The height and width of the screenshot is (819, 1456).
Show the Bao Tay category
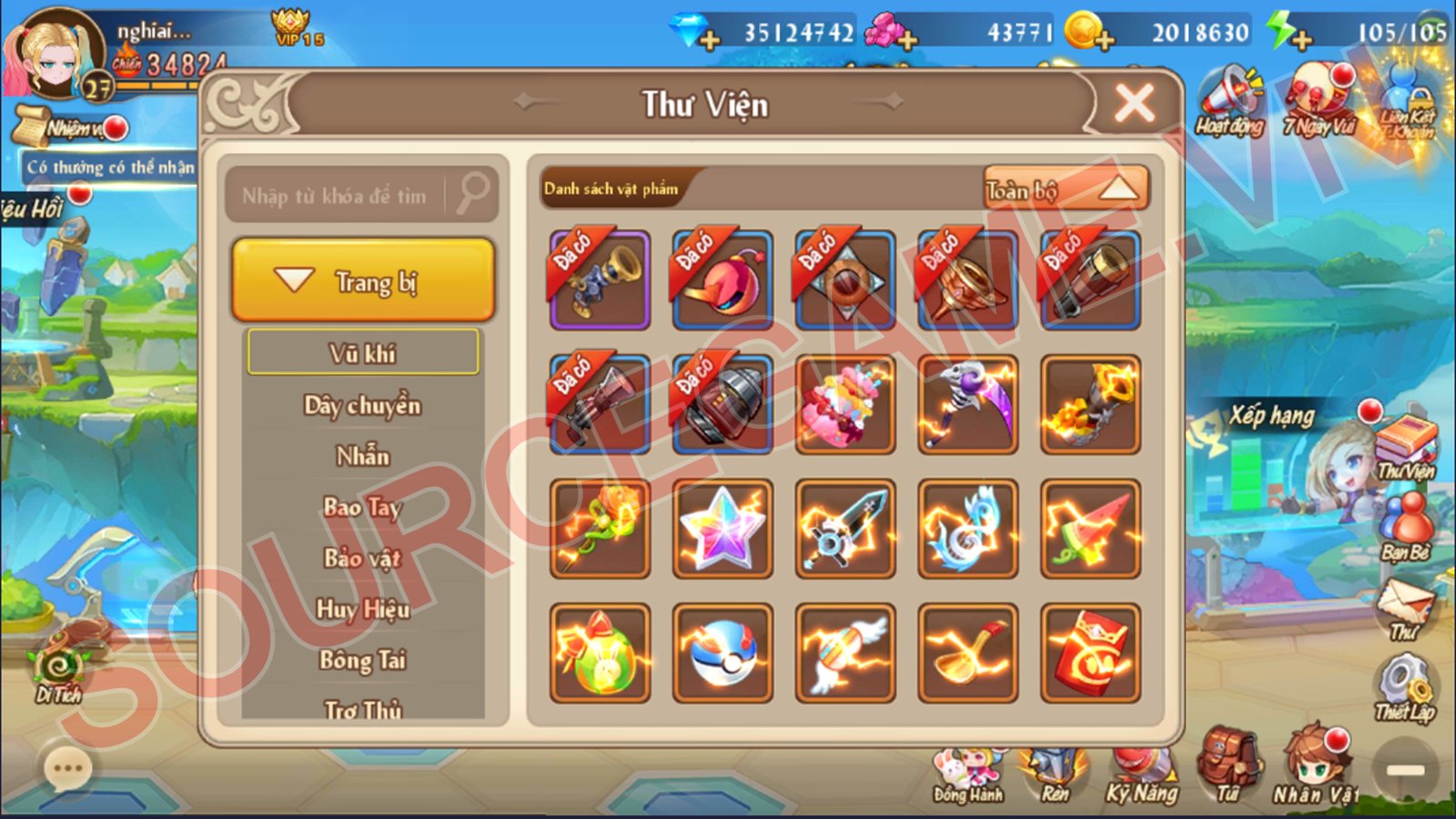[x=363, y=507]
